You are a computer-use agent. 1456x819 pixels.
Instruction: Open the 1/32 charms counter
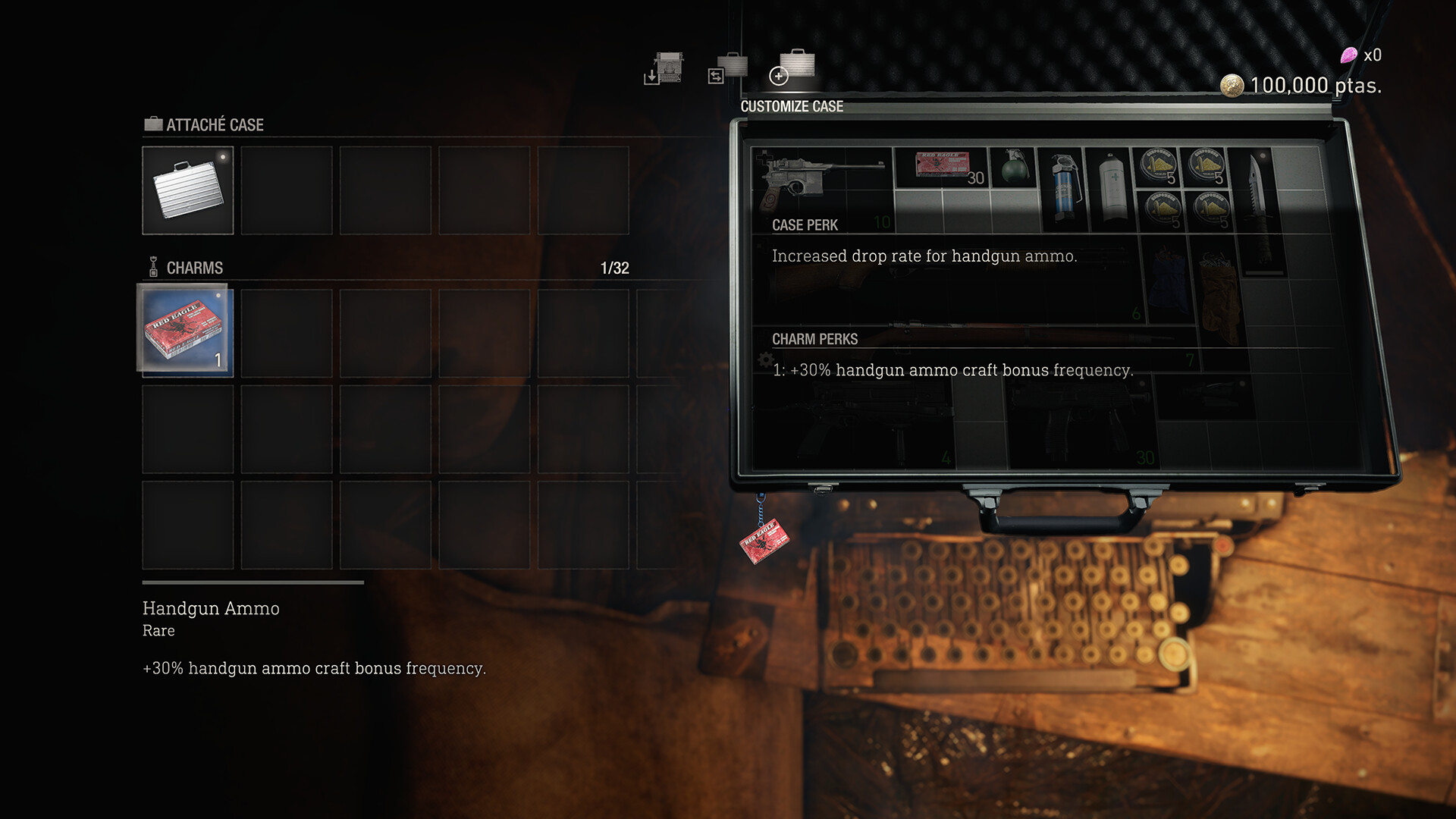point(614,267)
